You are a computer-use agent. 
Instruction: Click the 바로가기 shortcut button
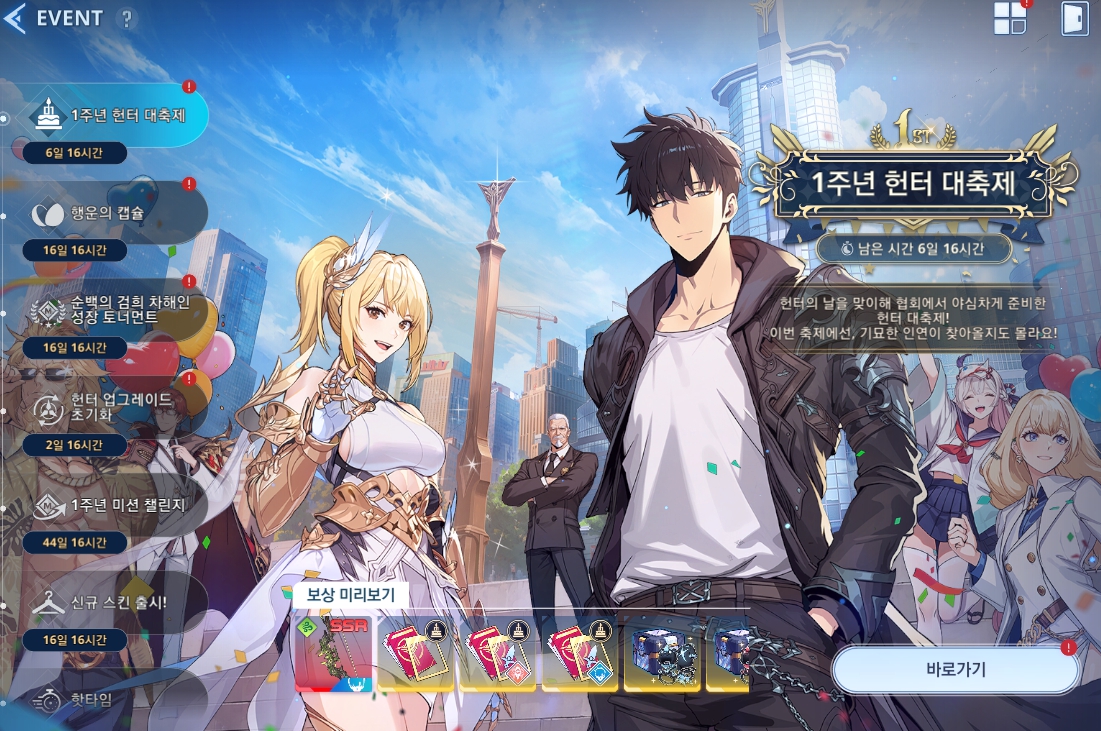[955, 669]
